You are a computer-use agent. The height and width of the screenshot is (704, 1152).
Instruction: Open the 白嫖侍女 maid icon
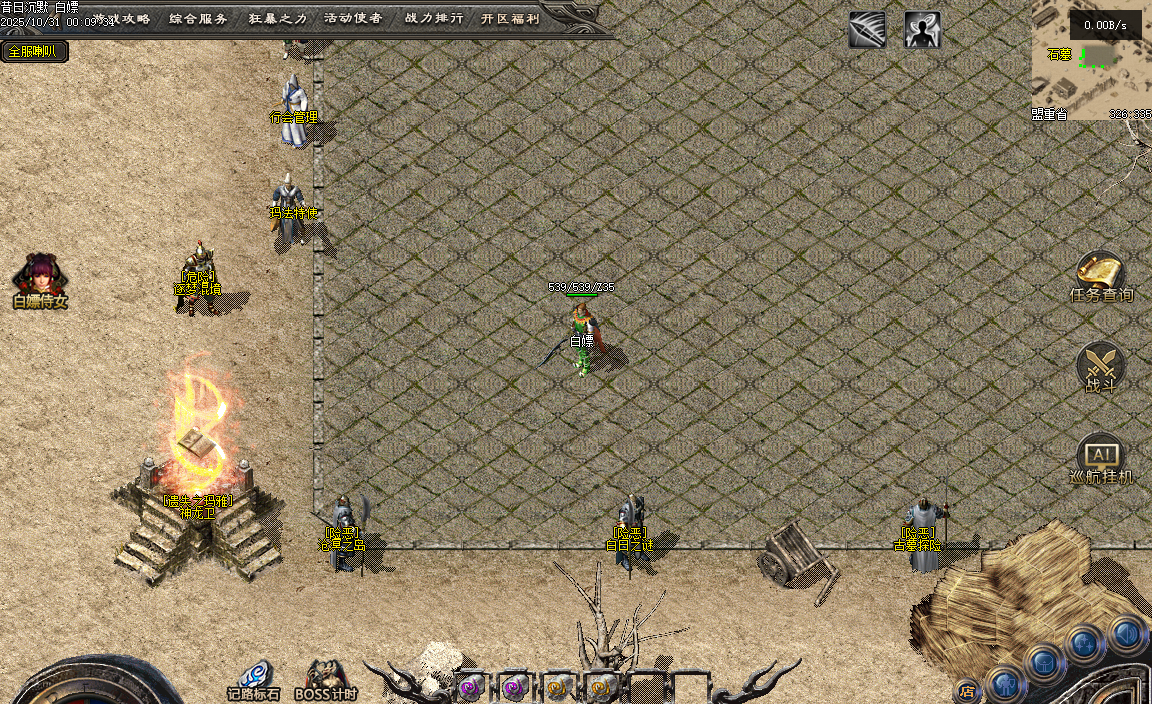40,279
